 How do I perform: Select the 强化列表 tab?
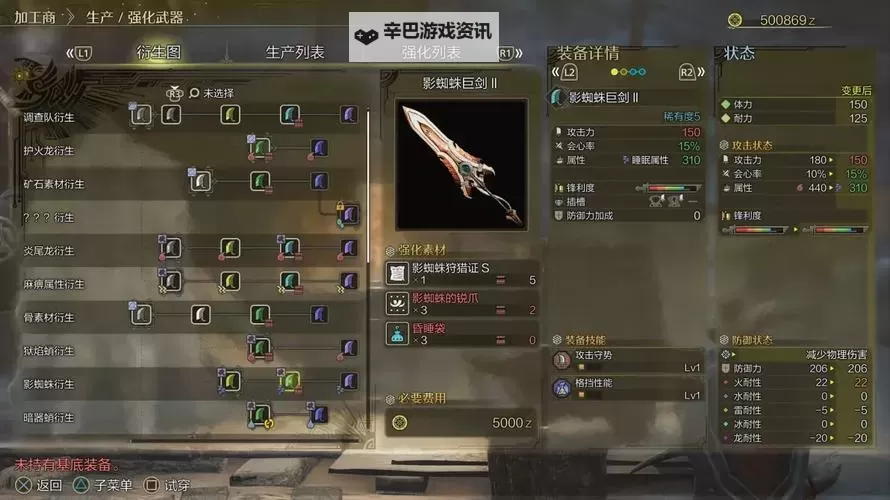431,53
